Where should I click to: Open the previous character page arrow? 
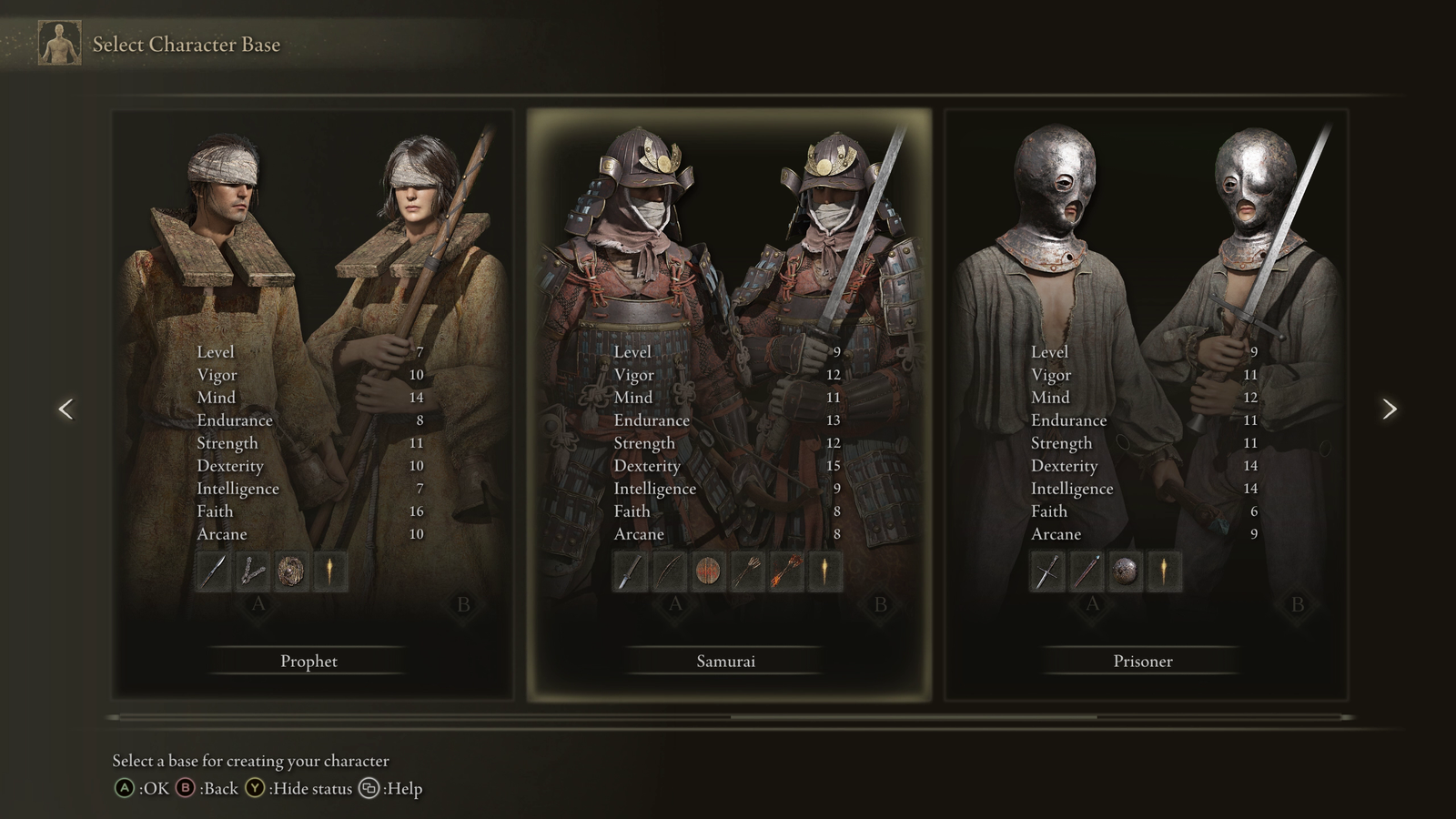[x=66, y=409]
